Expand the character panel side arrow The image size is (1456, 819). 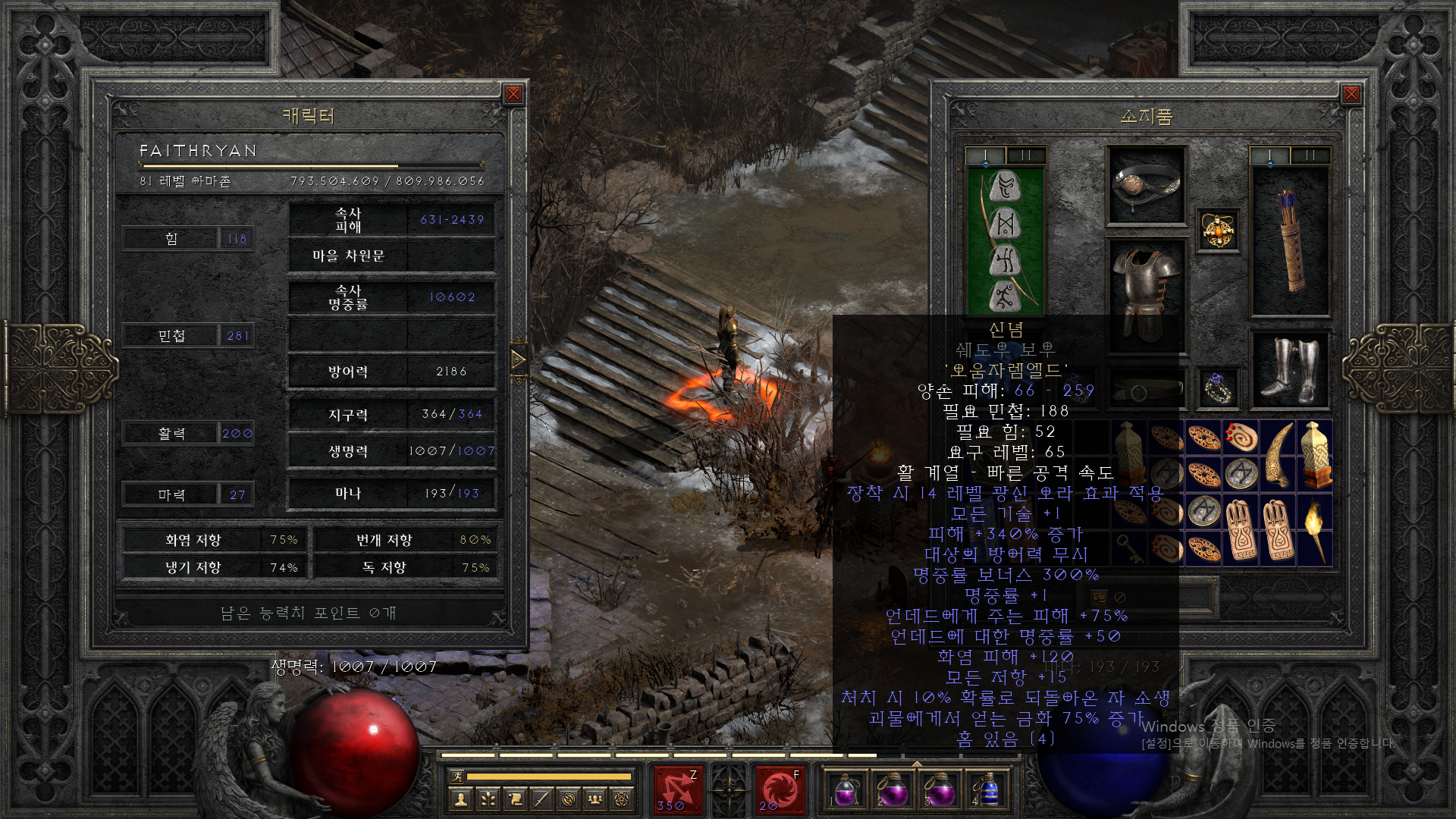519,359
